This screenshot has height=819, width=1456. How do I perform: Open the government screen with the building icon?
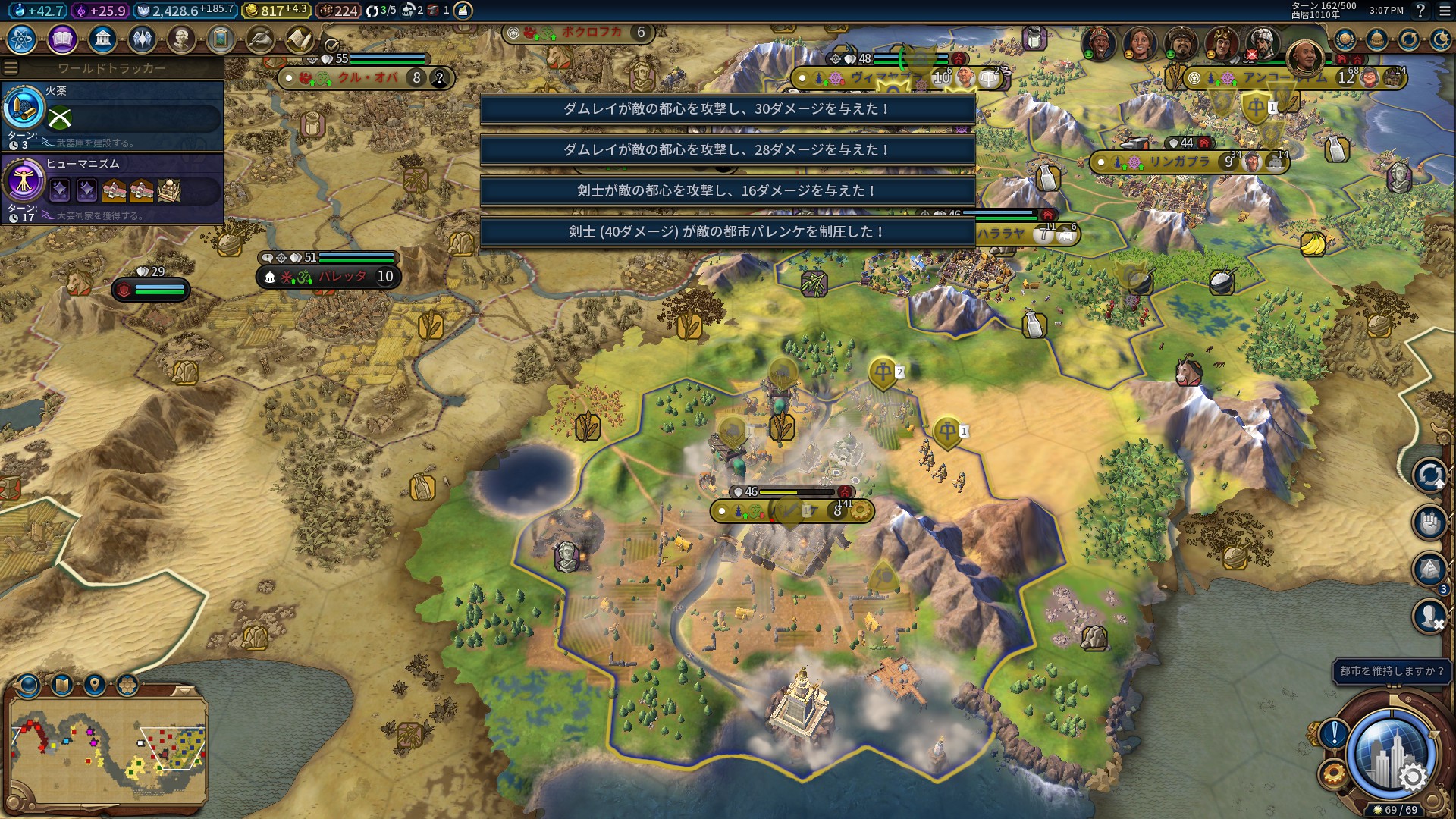102,39
